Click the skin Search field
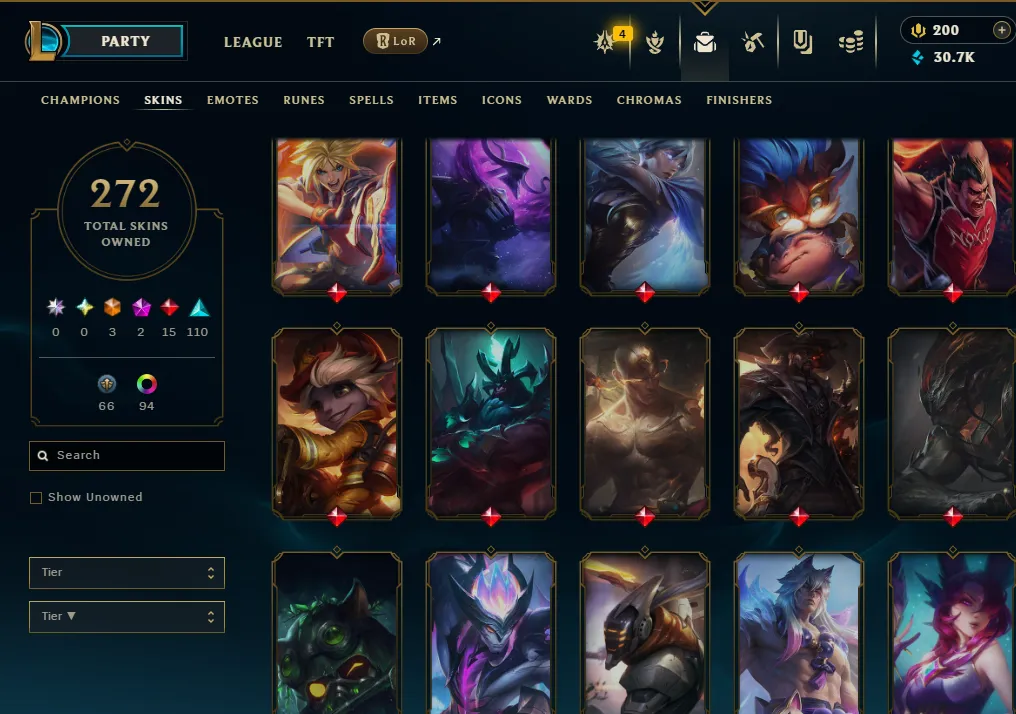Viewport: 1016px width, 714px height. click(x=127, y=456)
